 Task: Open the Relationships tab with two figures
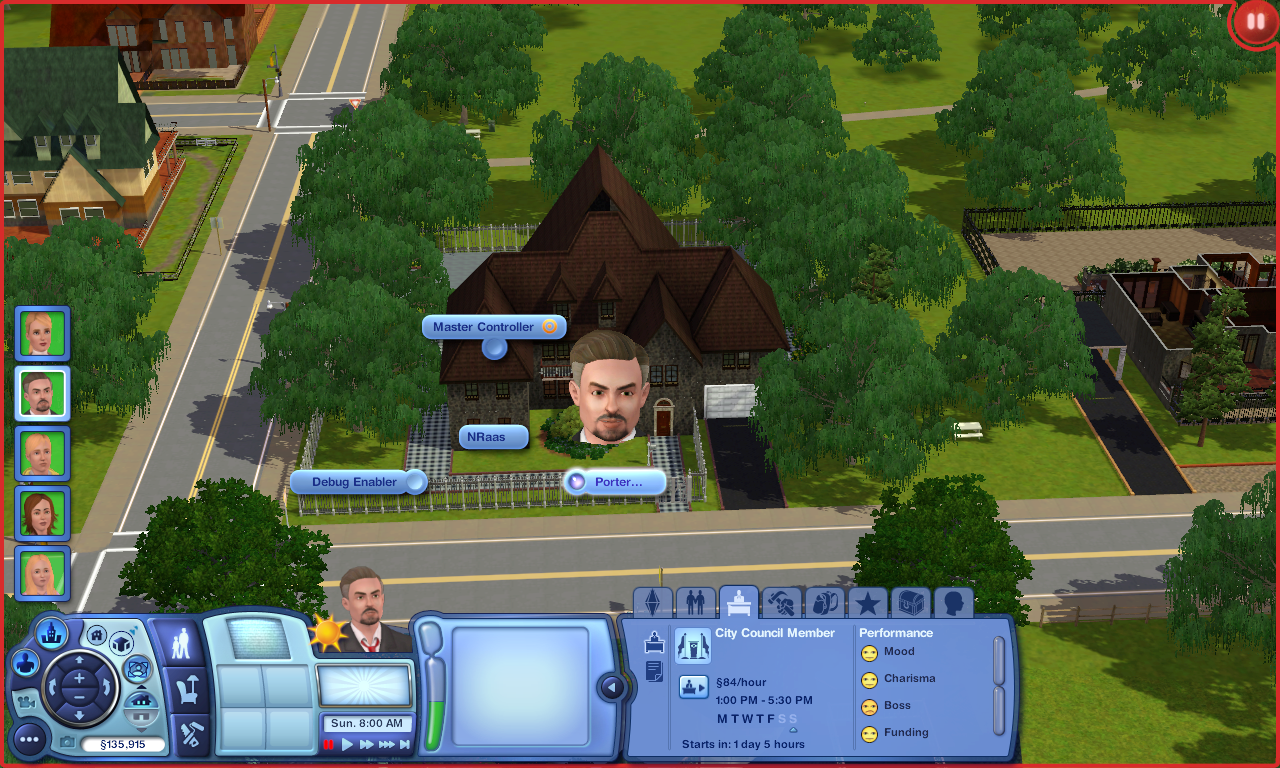pos(695,603)
